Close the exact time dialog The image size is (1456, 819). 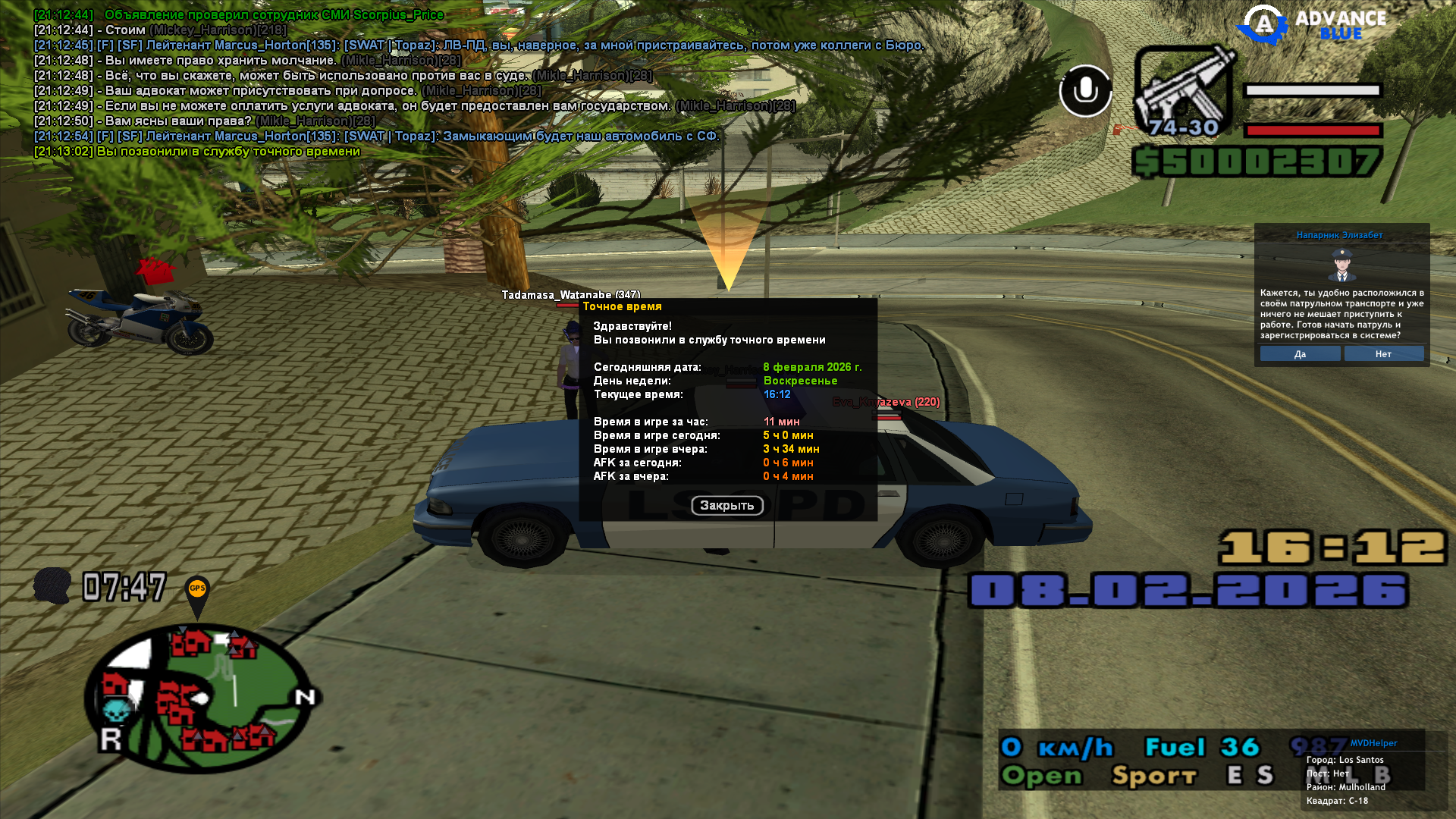tap(726, 505)
